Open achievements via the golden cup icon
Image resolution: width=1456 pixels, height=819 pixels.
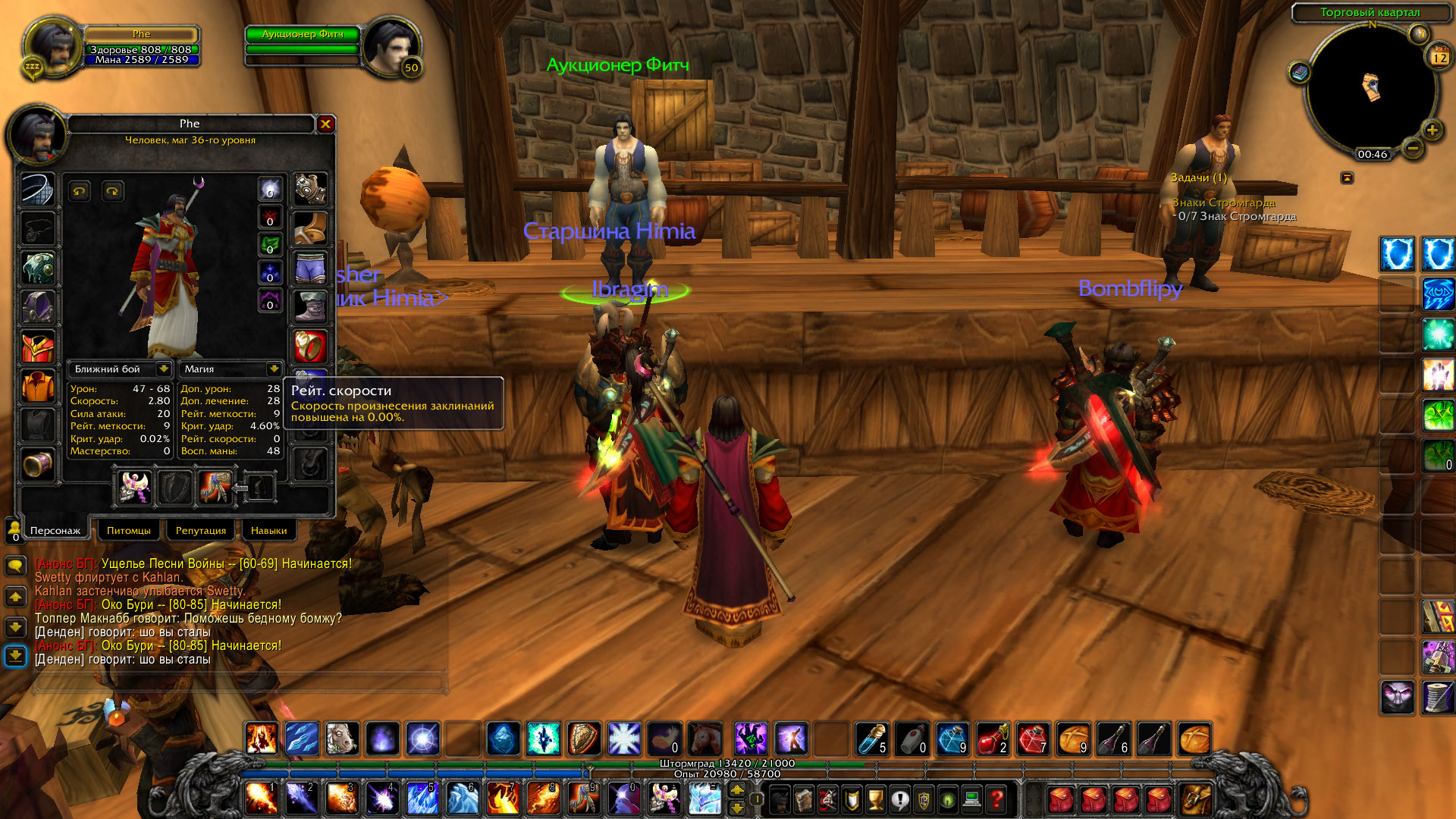pos(875,799)
